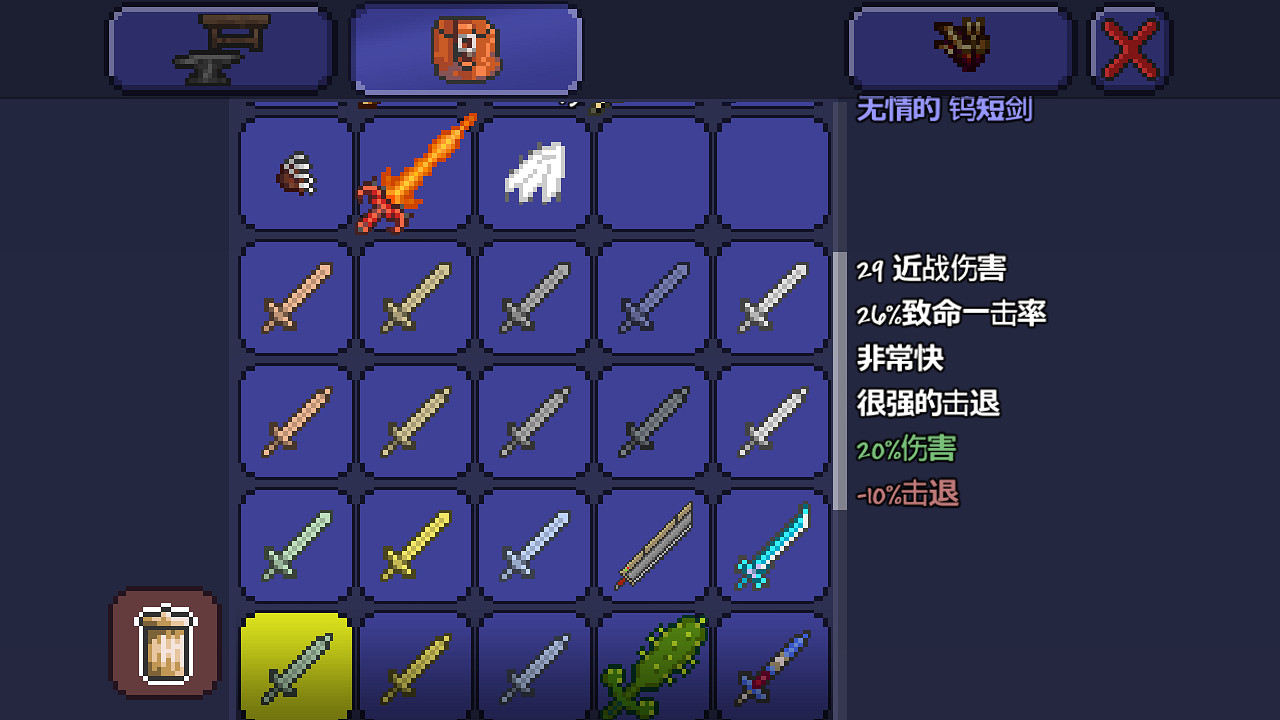Close the inventory with the red X

point(1128,47)
